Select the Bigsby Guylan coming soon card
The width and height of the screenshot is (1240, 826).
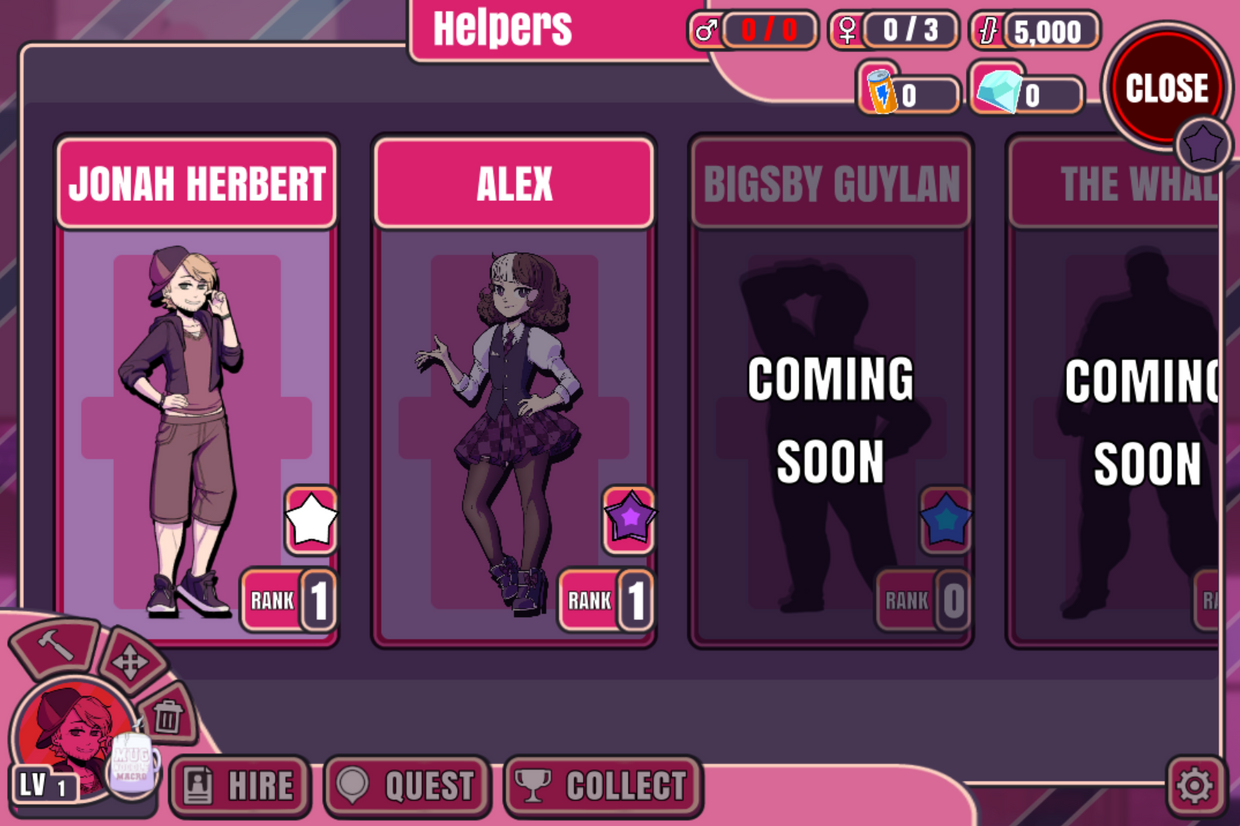(x=830, y=390)
